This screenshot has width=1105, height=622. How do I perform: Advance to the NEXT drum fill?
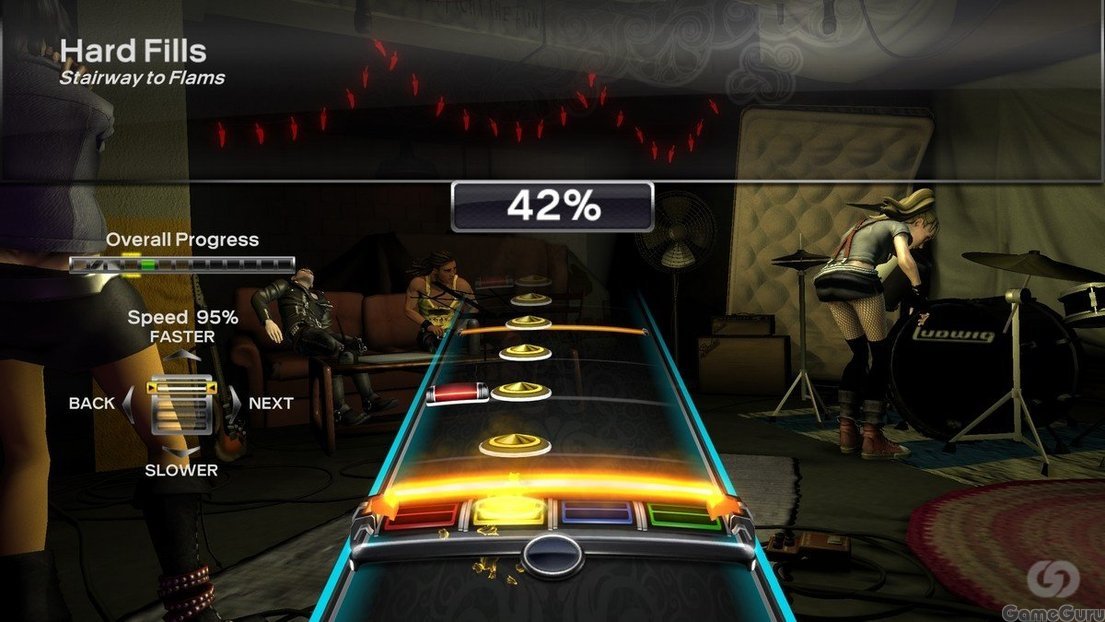(236, 403)
